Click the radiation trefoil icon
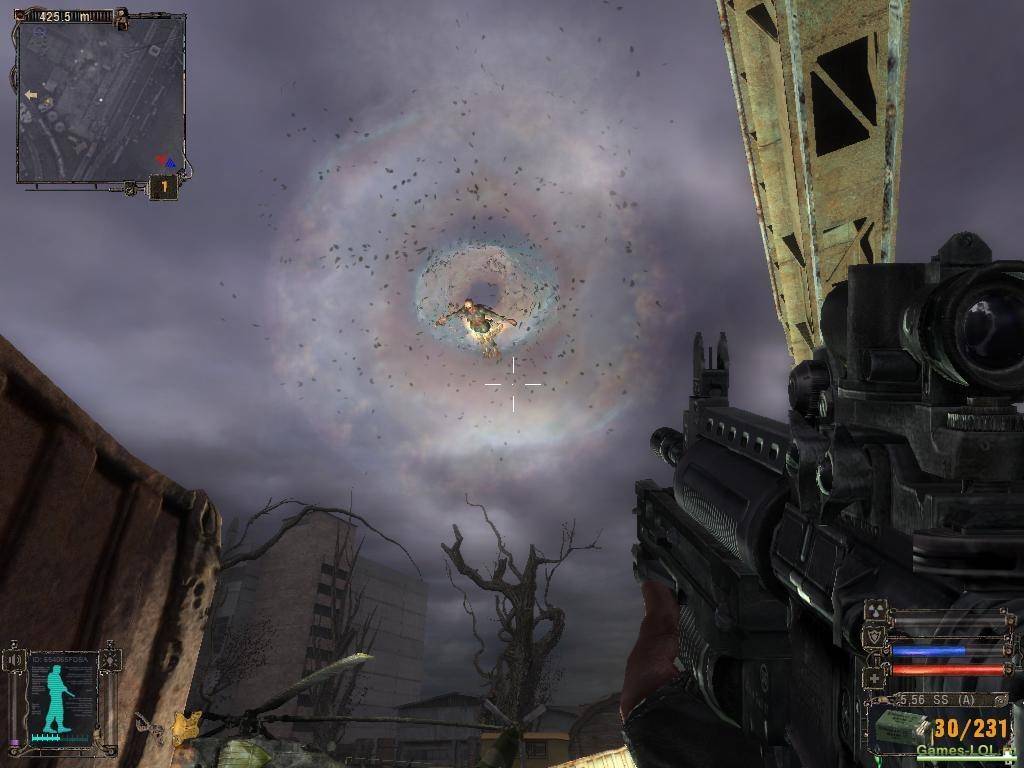This screenshot has height=768, width=1024. coord(875,610)
